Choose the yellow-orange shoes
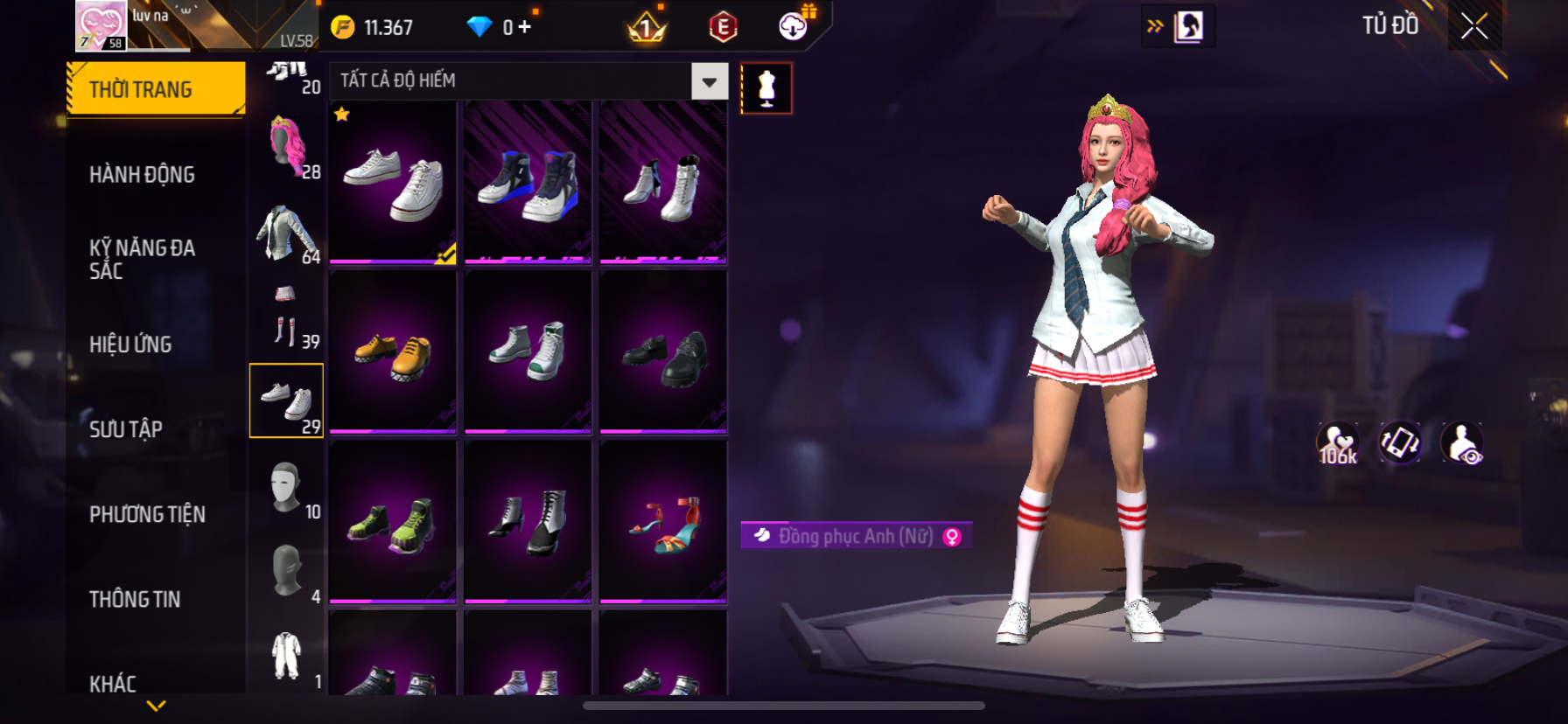 coord(393,352)
